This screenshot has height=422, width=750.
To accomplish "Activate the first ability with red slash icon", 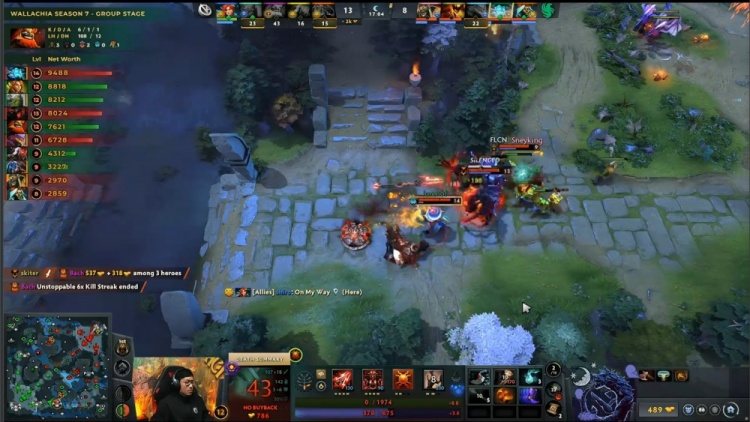I will [343, 379].
